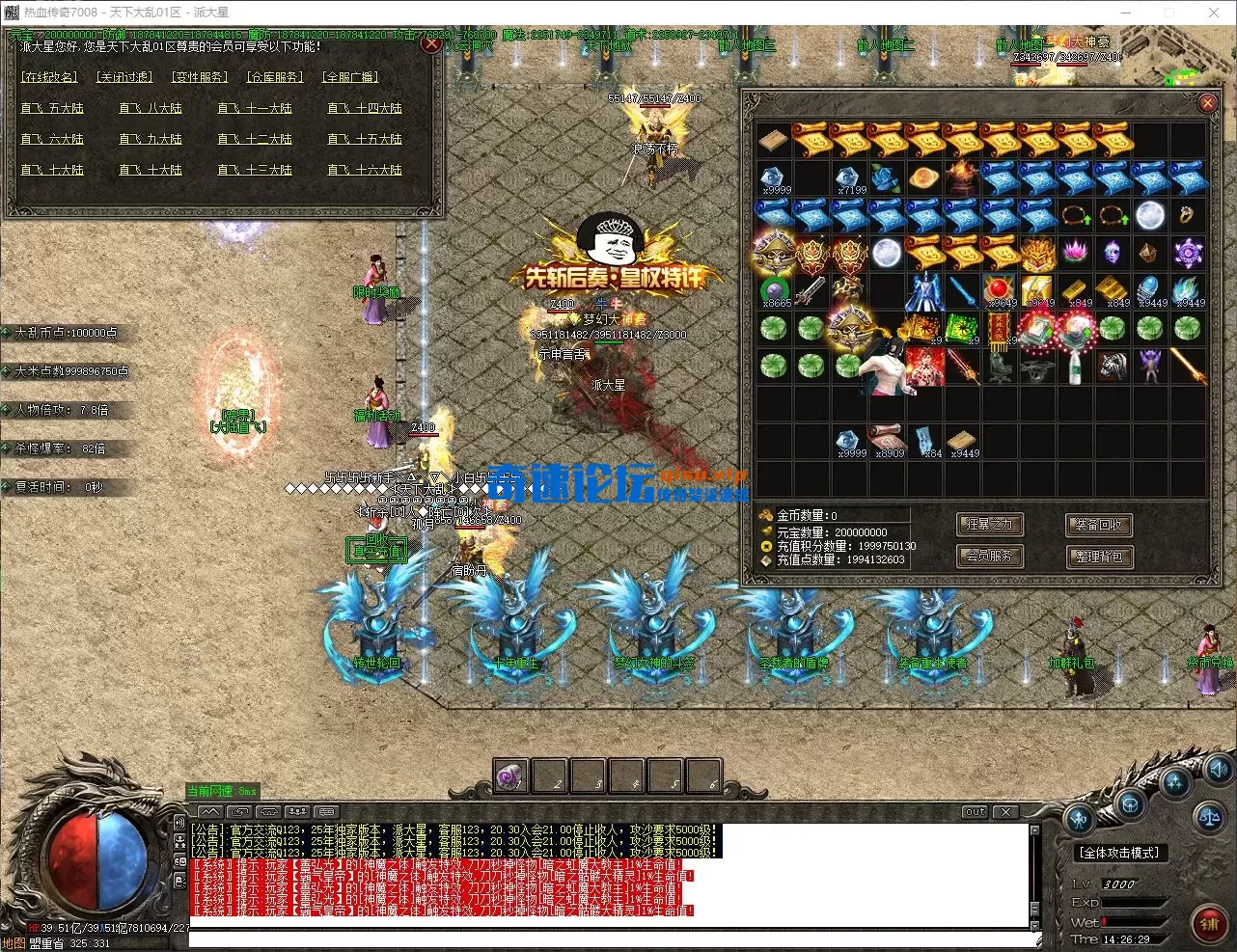Close the game window via title bar
The image size is (1237, 952).
[x=1214, y=13]
